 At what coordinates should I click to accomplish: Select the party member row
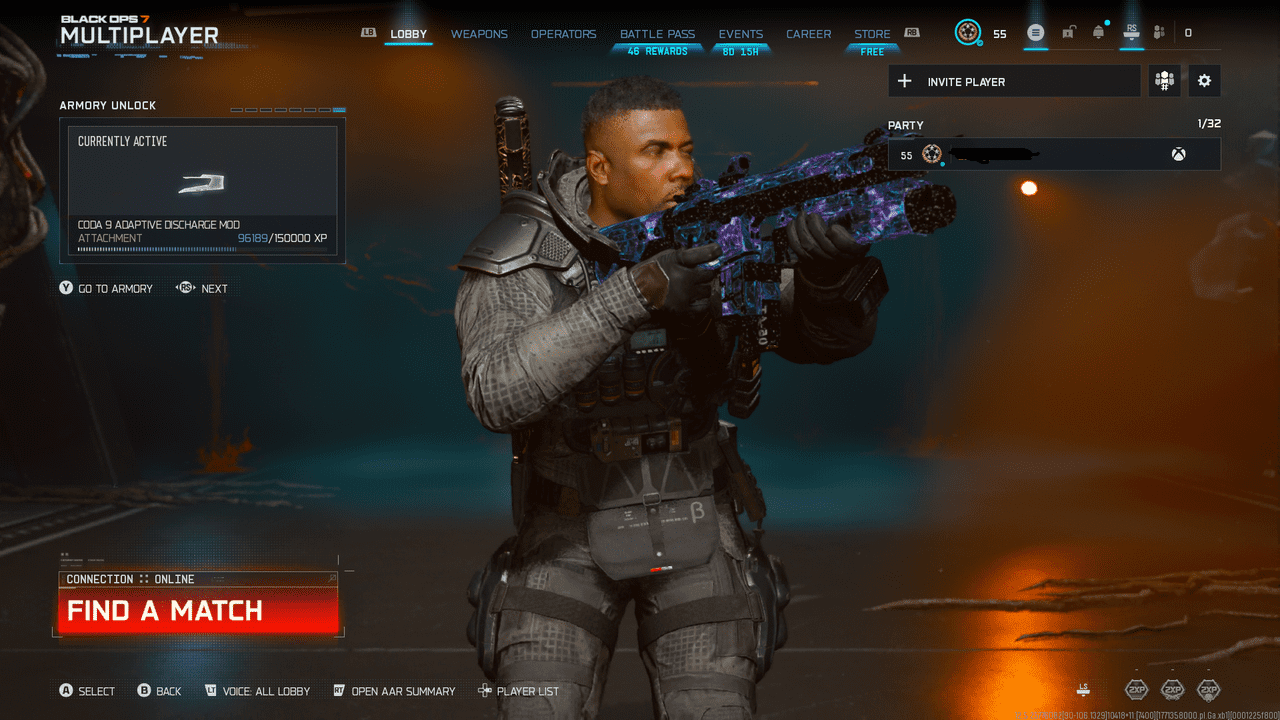pyautogui.click(x=1053, y=154)
